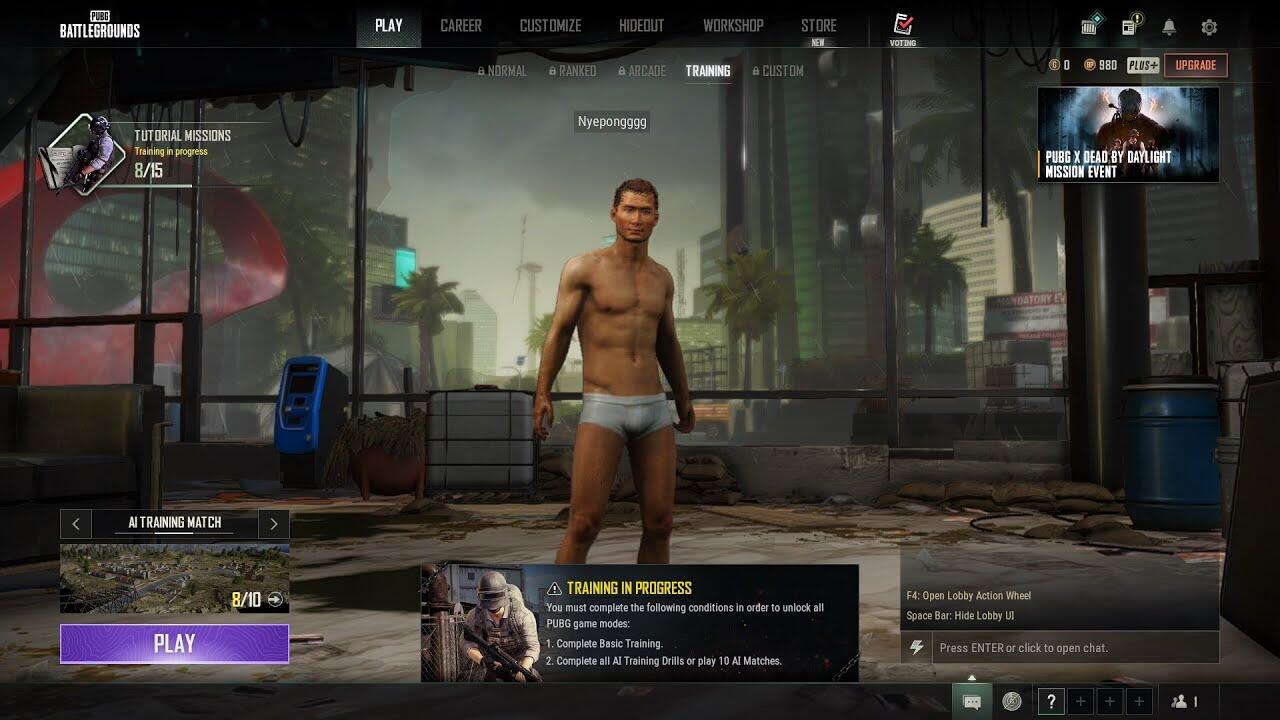Open the Hideout menu
Screen dimensions: 1280x720
coord(641,26)
